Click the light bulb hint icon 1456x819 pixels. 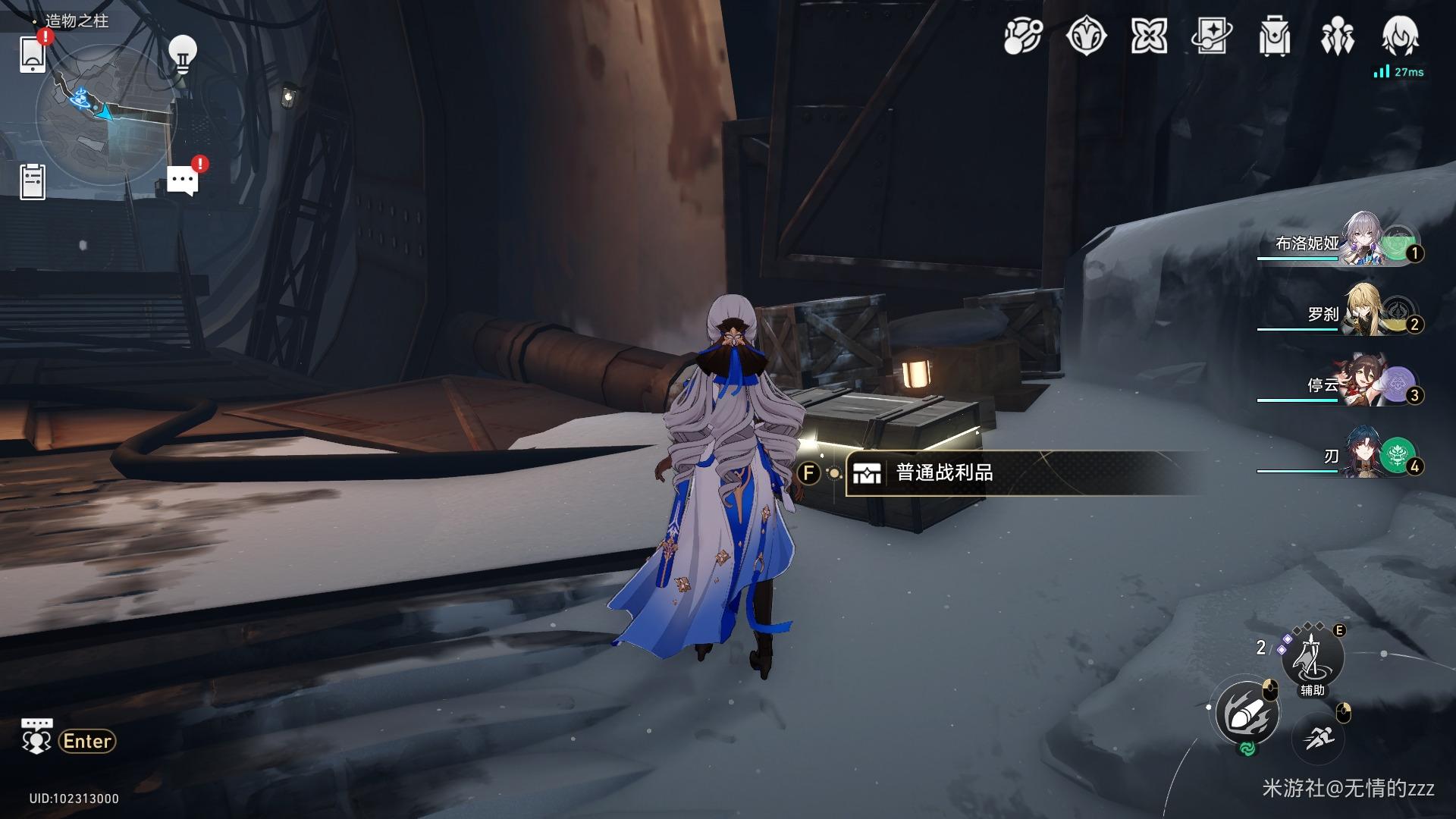(182, 54)
